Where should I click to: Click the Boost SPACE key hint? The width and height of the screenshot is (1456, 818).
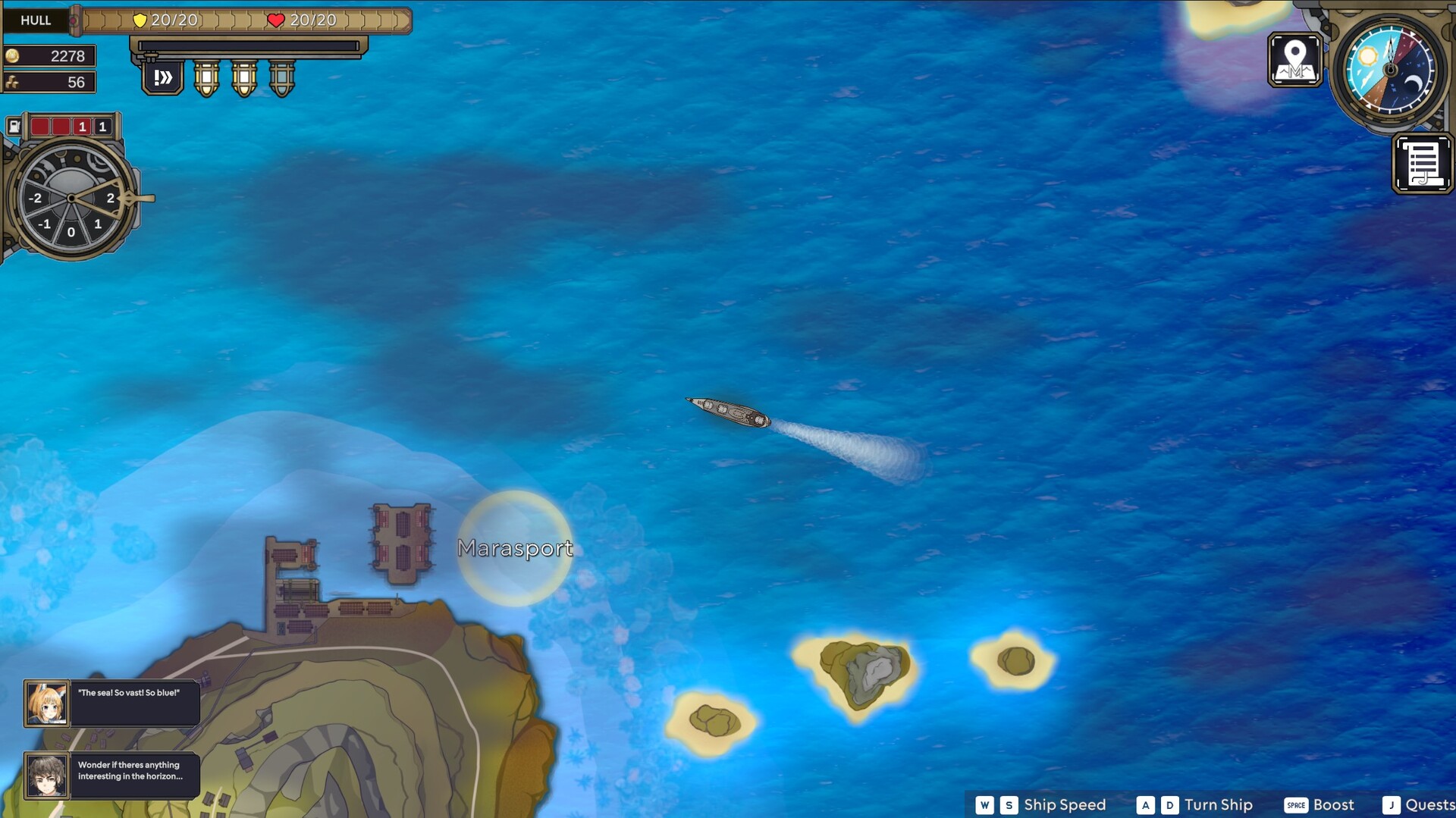click(x=1294, y=804)
